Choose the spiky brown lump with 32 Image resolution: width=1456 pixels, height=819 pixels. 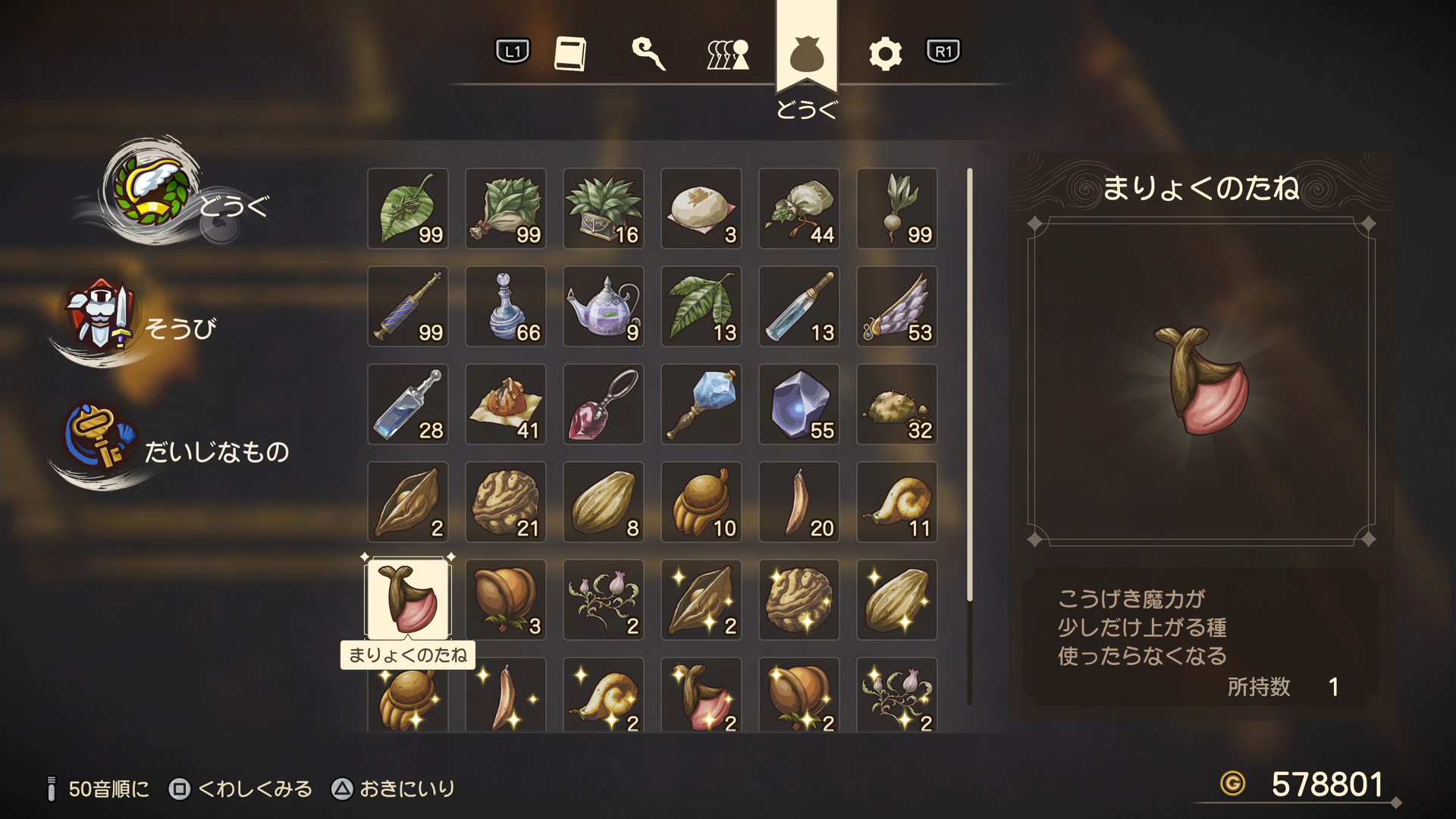click(x=897, y=404)
